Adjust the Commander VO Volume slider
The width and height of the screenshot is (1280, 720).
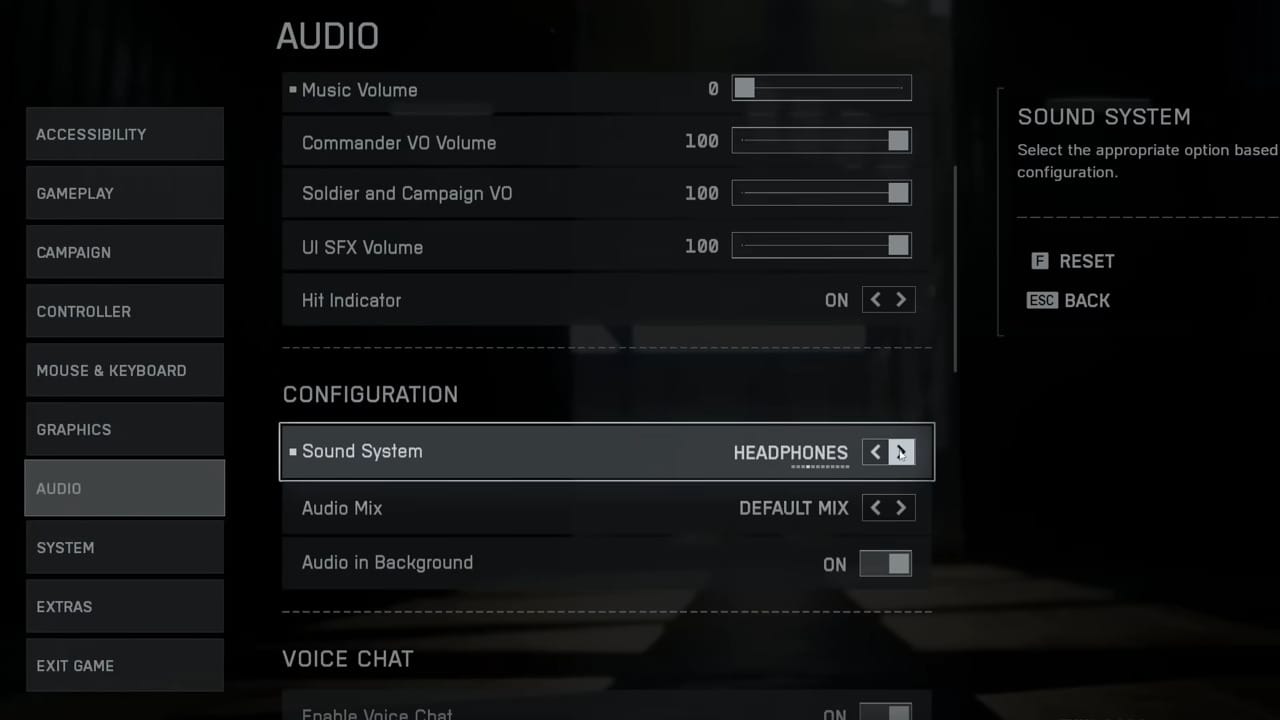click(x=821, y=142)
